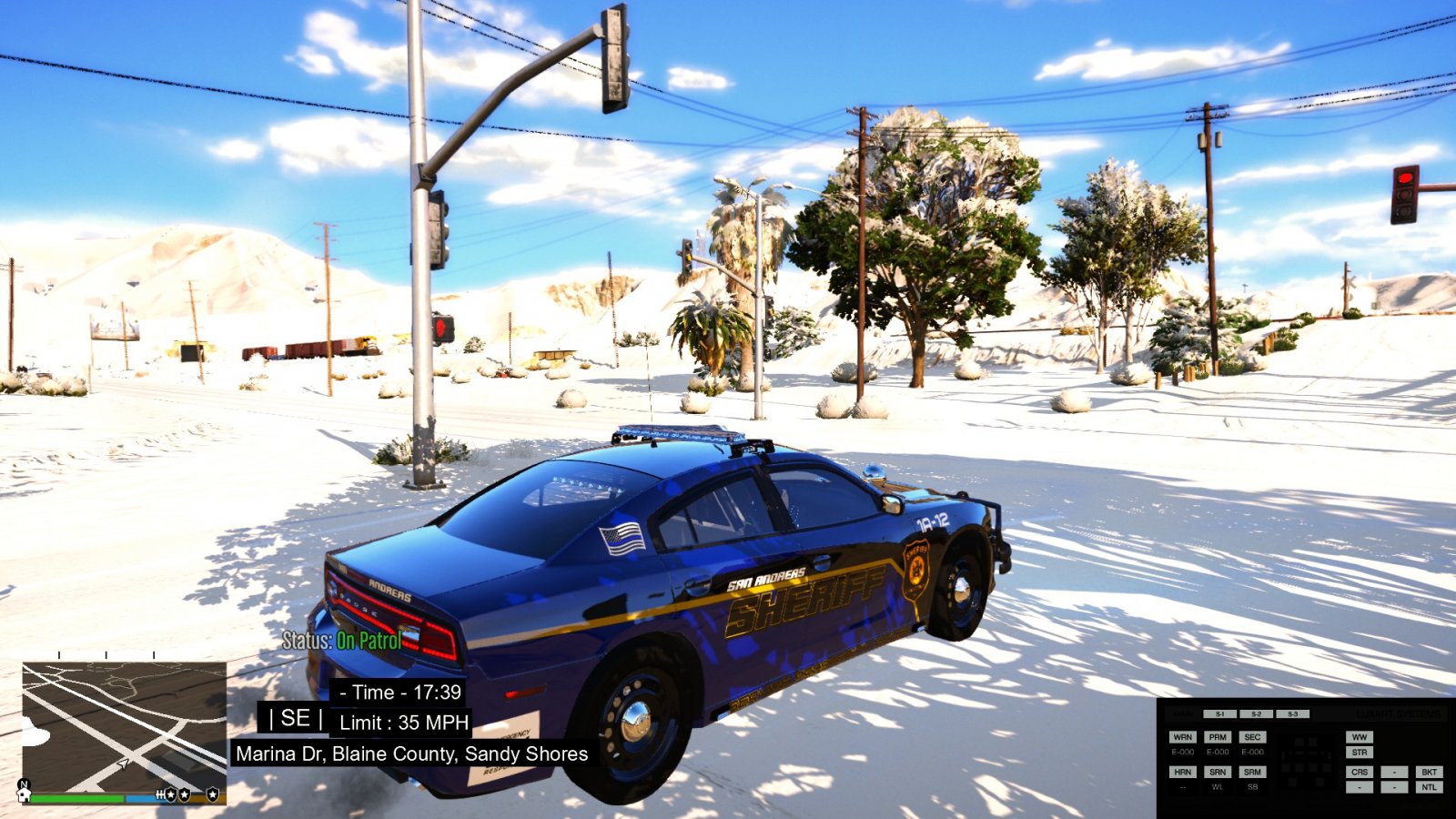Activate the S-3 siren preset
The height and width of the screenshot is (819, 1456).
(1292, 714)
